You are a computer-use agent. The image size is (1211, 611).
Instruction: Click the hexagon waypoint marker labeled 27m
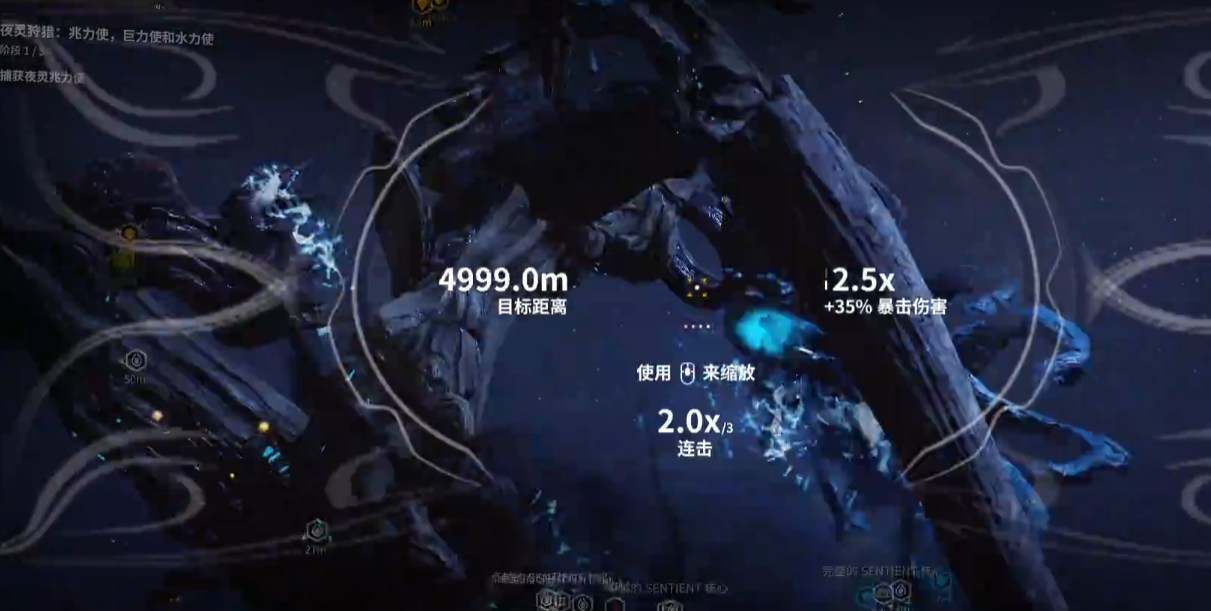(316, 530)
